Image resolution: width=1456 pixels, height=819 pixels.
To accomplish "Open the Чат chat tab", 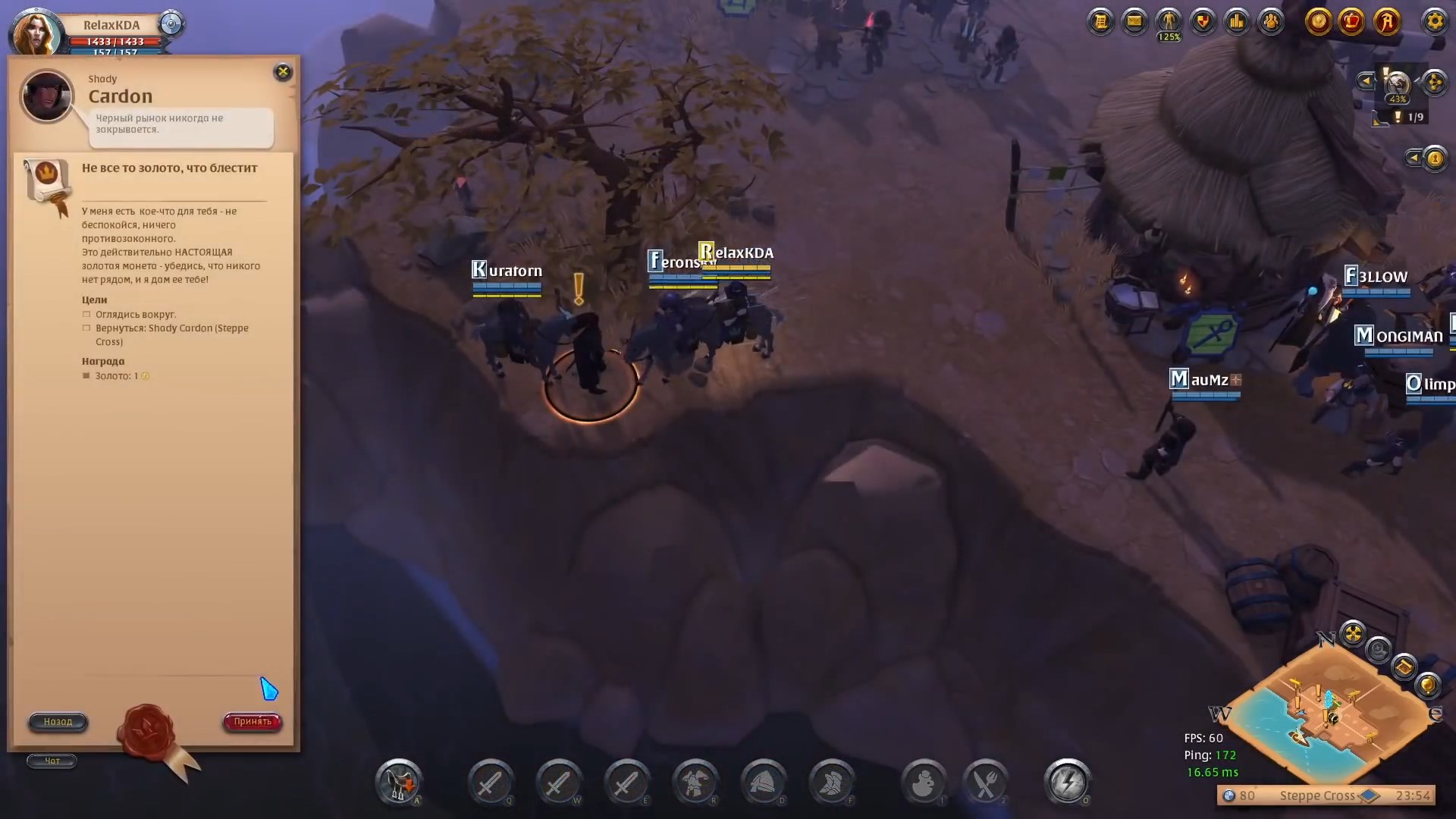I will click(52, 761).
